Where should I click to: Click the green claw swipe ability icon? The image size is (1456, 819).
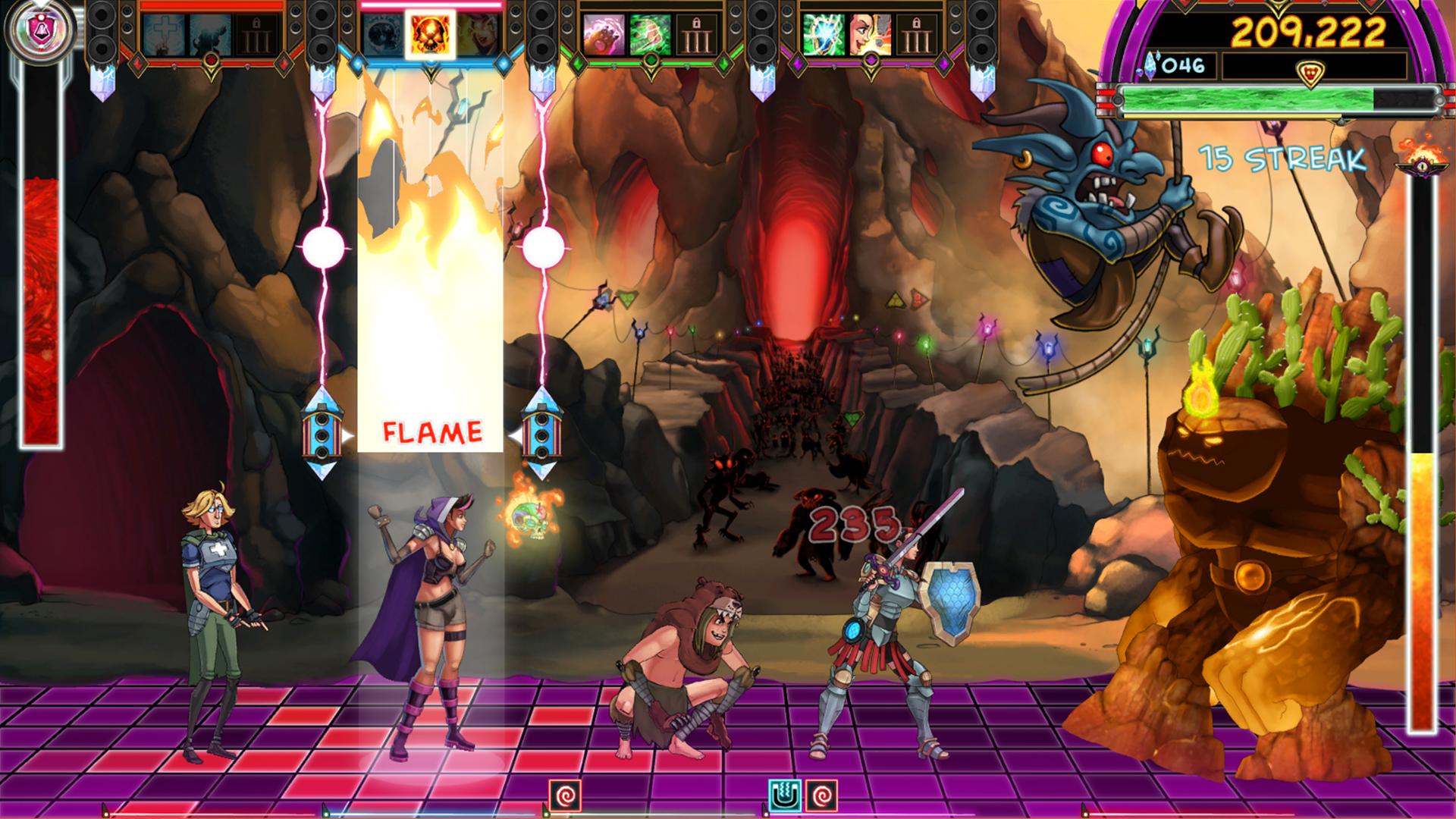tap(649, 34)
